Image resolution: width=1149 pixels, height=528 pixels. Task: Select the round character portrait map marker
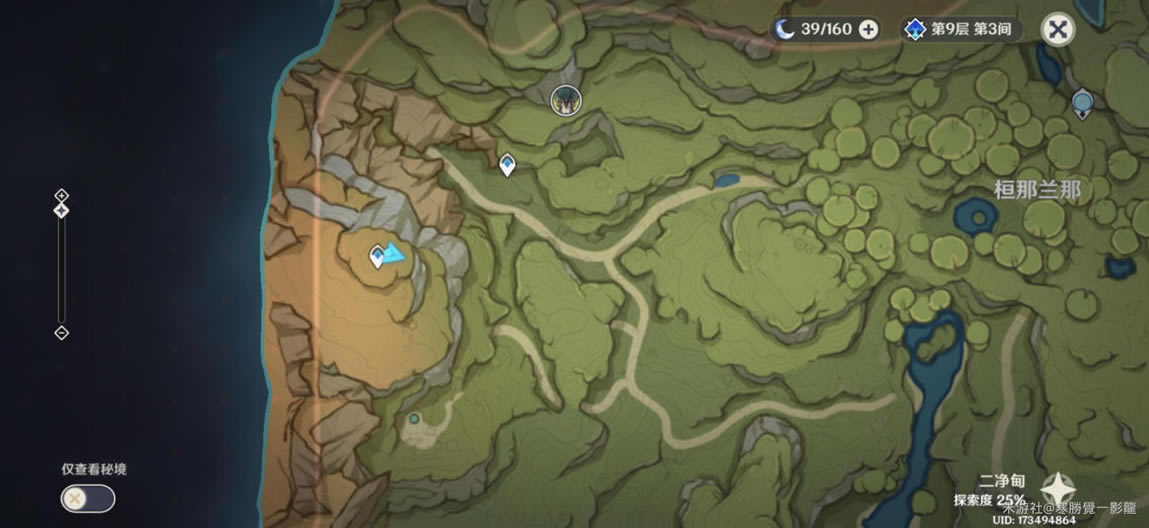tap(565, 98)
